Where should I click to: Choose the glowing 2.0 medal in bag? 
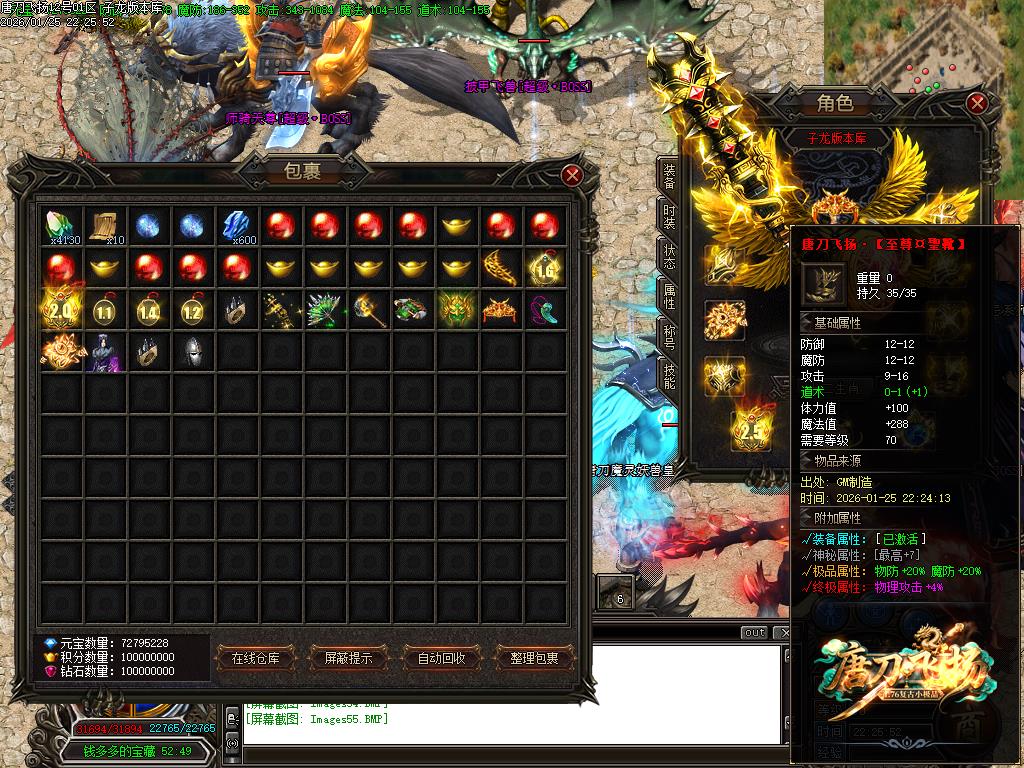[x=61, y=311]
